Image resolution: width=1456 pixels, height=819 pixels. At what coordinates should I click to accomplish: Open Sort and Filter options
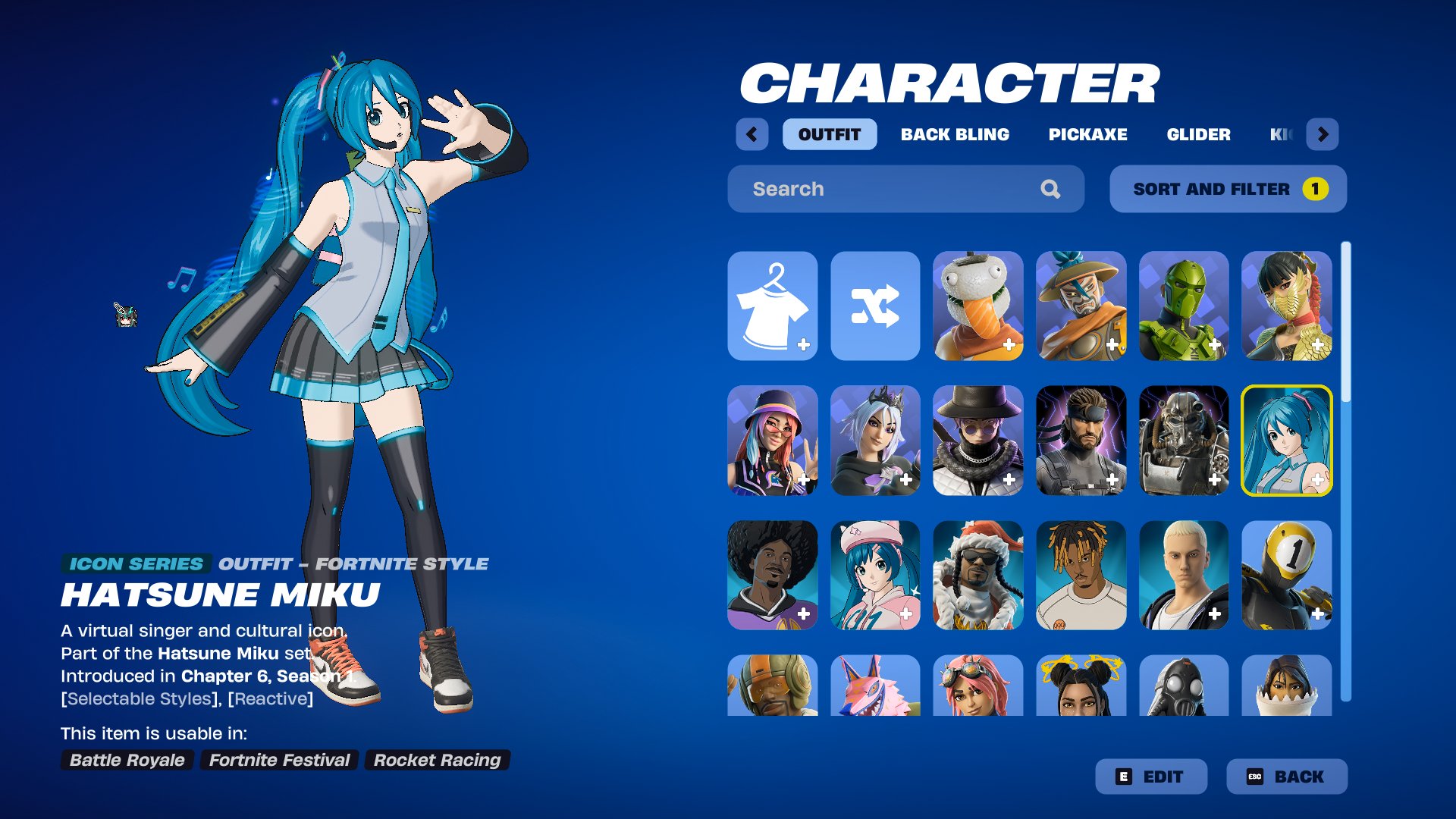(1228, 189)
